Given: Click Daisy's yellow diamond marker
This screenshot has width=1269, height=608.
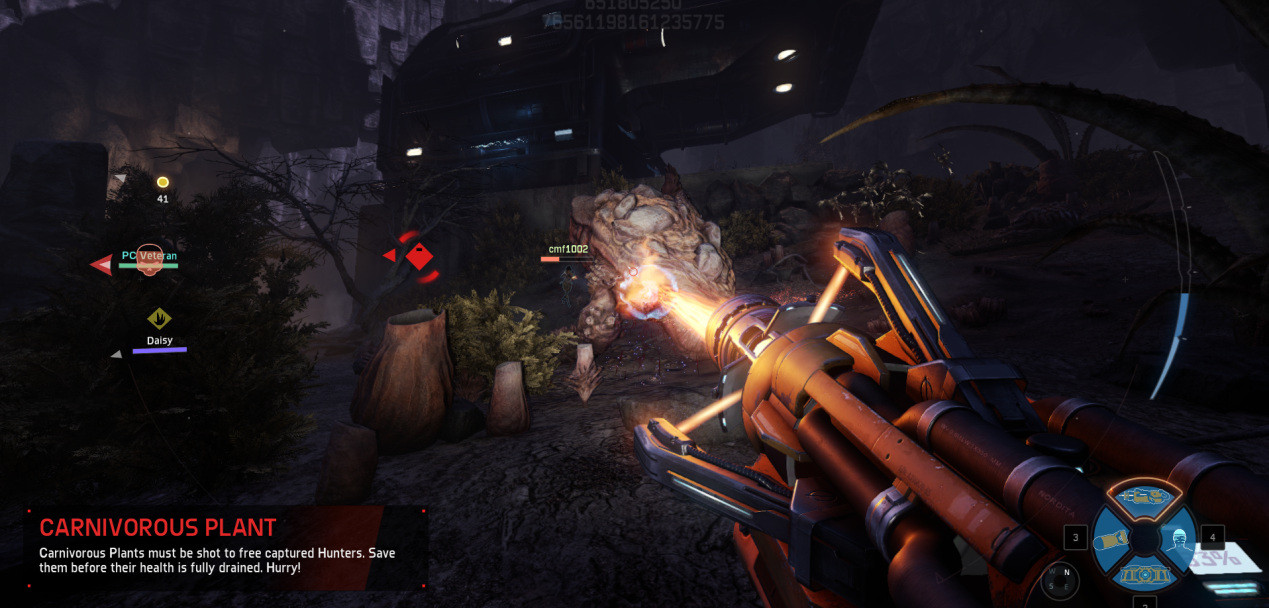Looking at the screenshot, I should click(159, 318).
